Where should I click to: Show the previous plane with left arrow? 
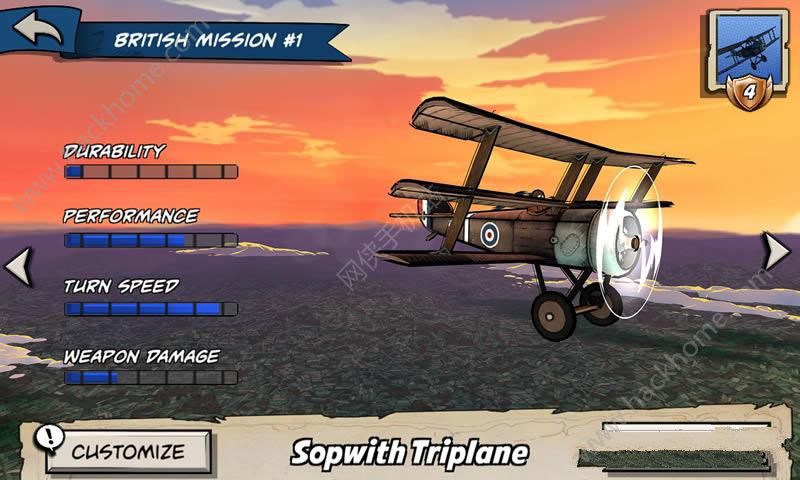click(x=18, y=266)
